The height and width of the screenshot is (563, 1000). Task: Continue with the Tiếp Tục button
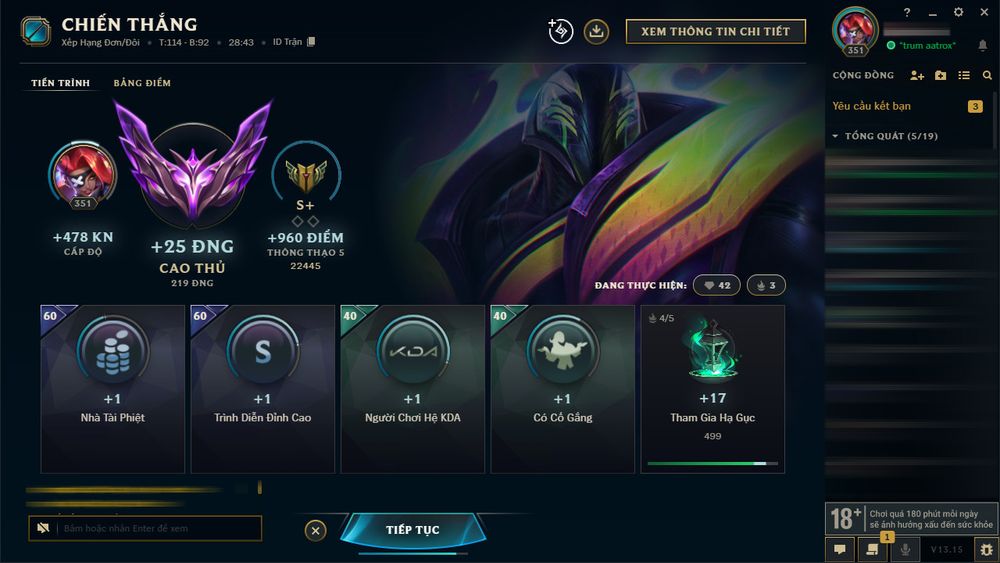click(412, 530)
